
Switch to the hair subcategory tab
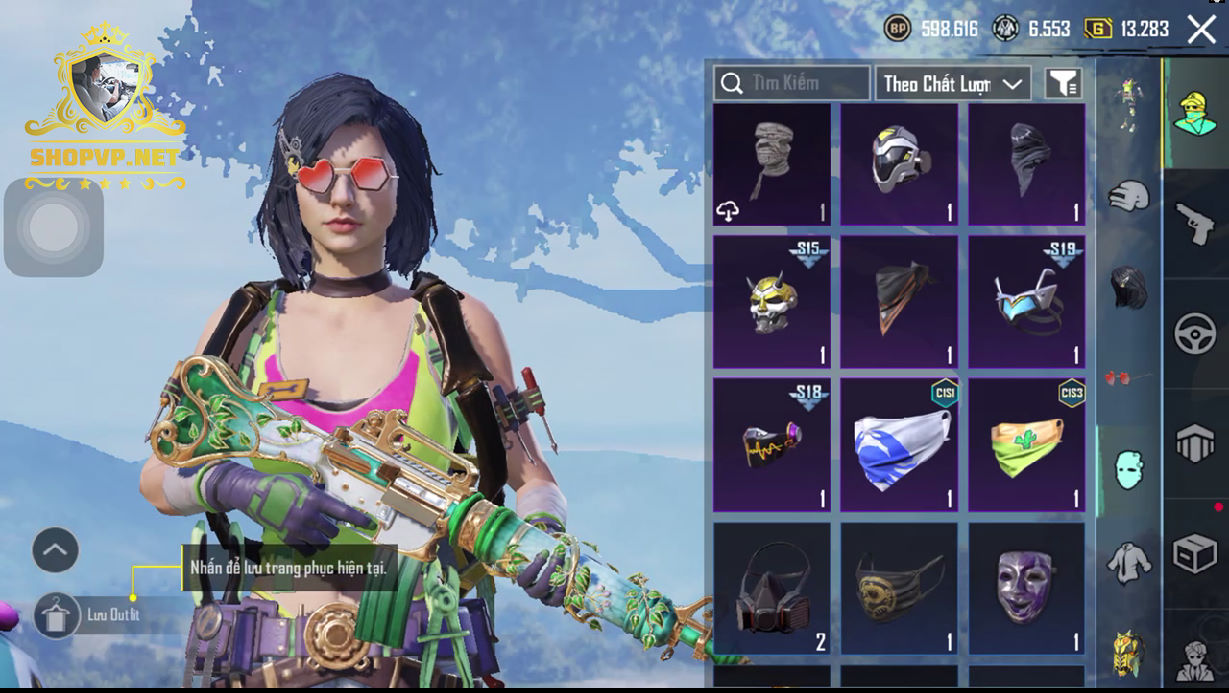coord(1129,287)
